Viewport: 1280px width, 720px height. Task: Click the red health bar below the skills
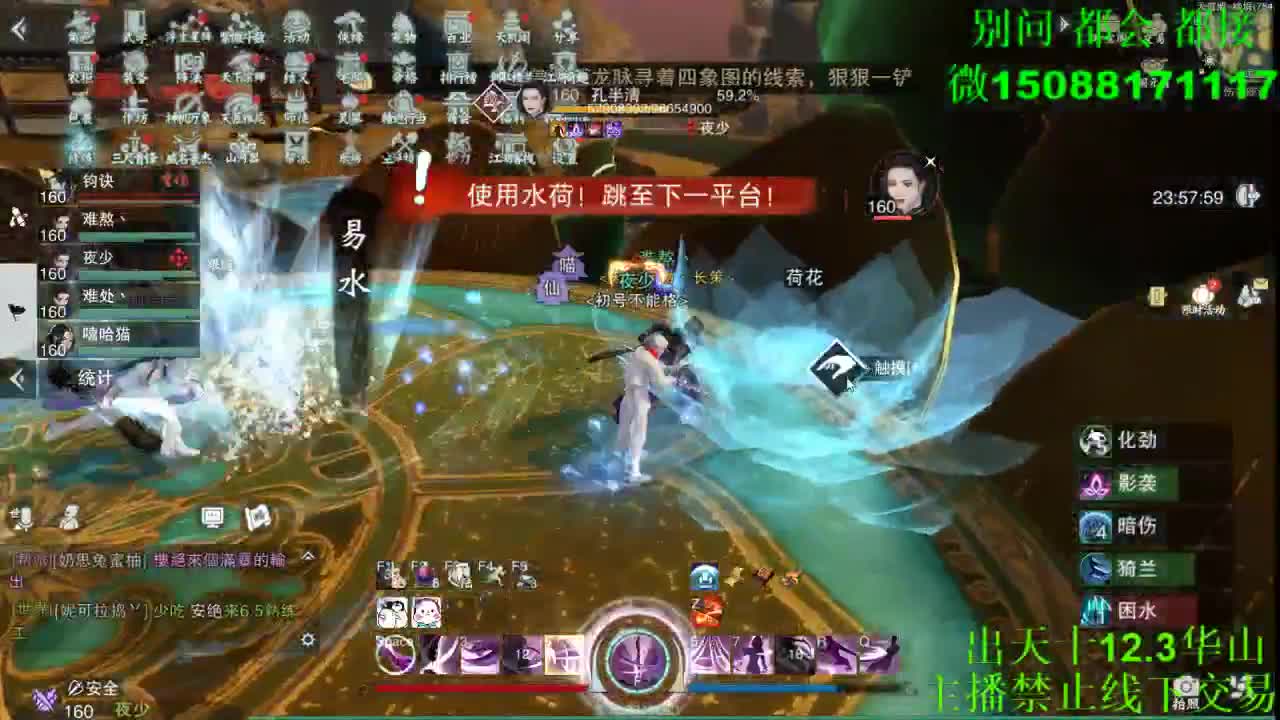(x=480, y=688)
